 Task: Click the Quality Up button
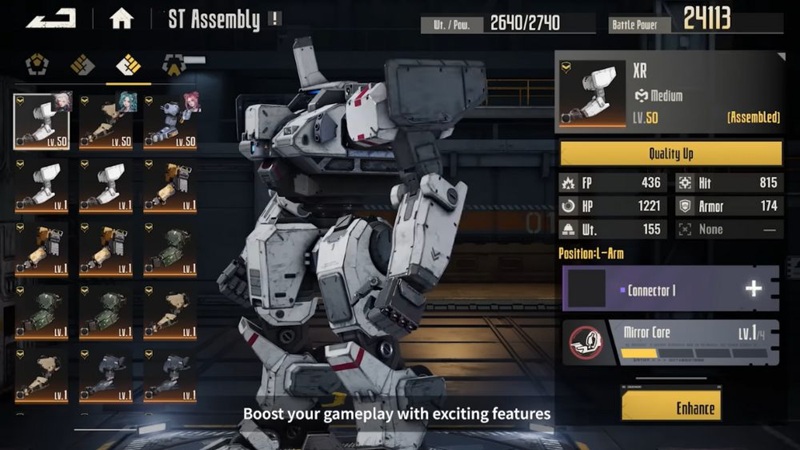click(670, 153)
